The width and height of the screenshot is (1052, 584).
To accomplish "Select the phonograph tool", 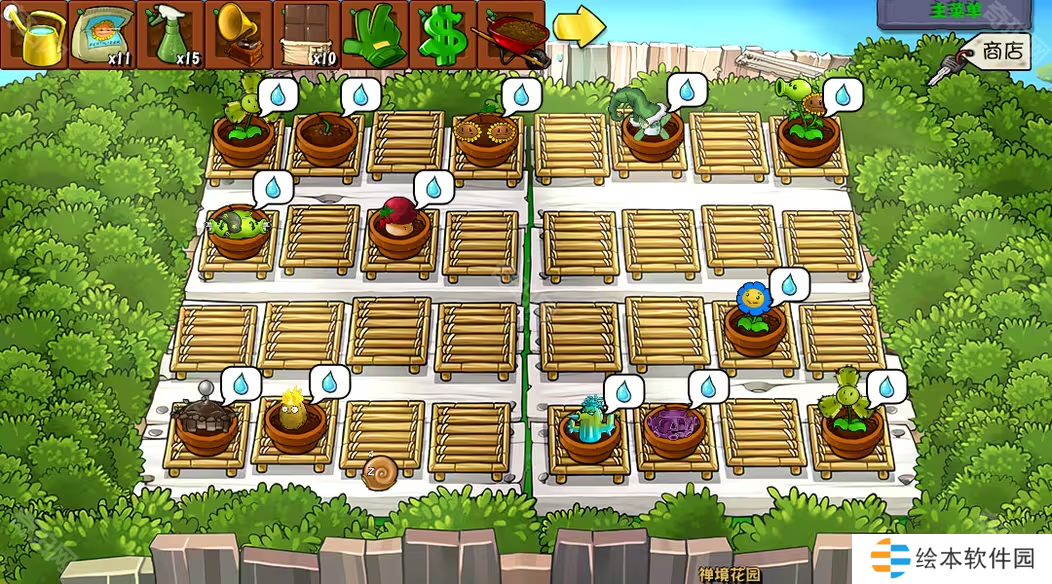I will pos(238,36).
